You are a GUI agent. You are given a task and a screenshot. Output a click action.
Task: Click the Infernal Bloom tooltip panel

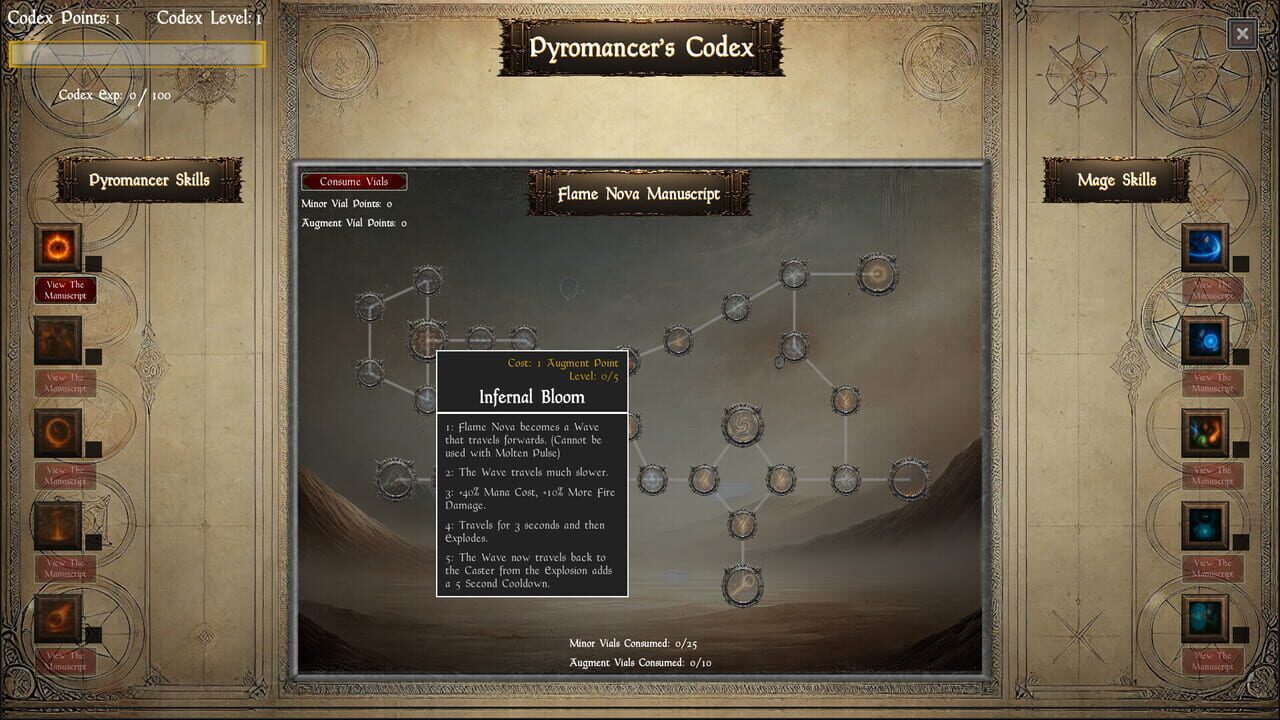point(532,470)
